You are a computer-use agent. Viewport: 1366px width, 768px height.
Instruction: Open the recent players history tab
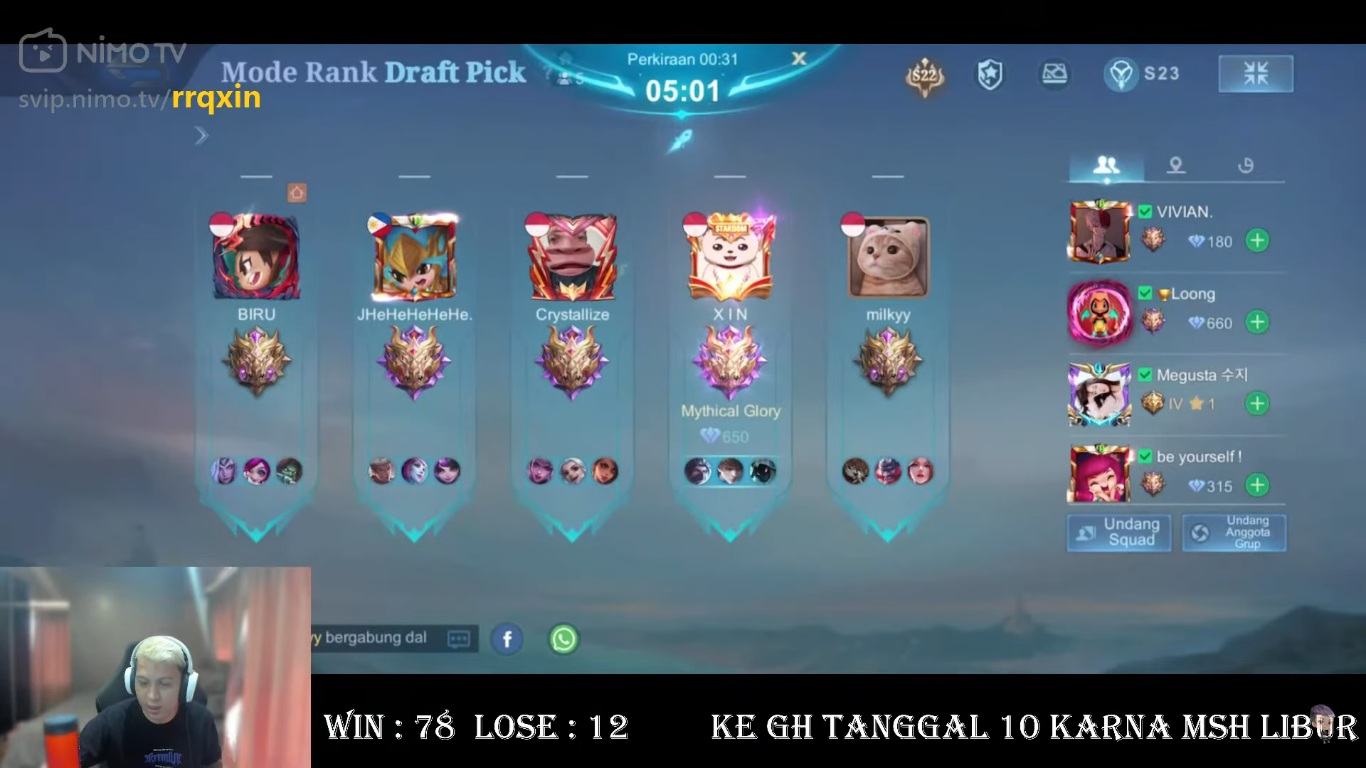1245,165
